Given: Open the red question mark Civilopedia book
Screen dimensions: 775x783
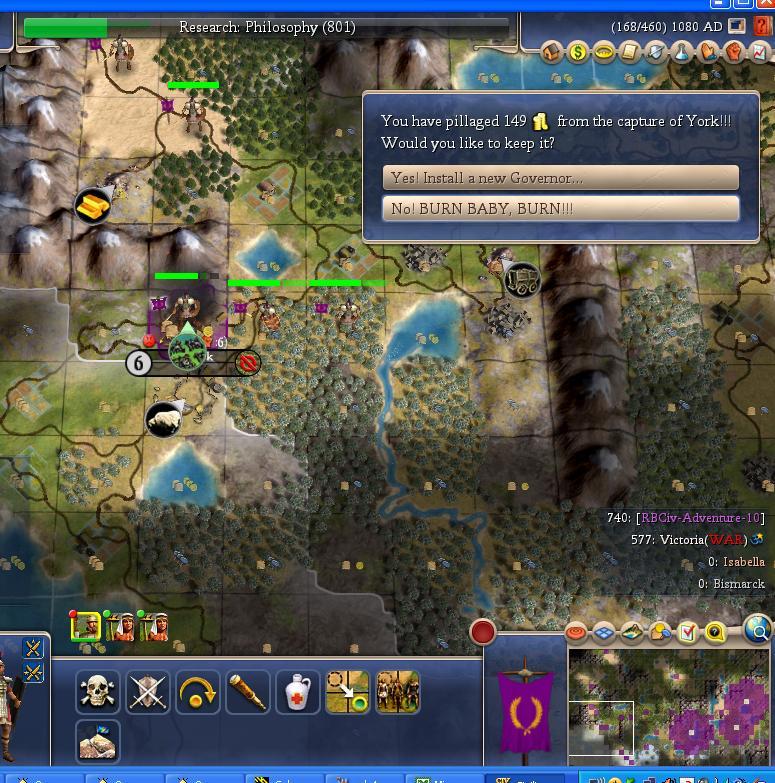Looking at the screenshot, I should 763,27.
